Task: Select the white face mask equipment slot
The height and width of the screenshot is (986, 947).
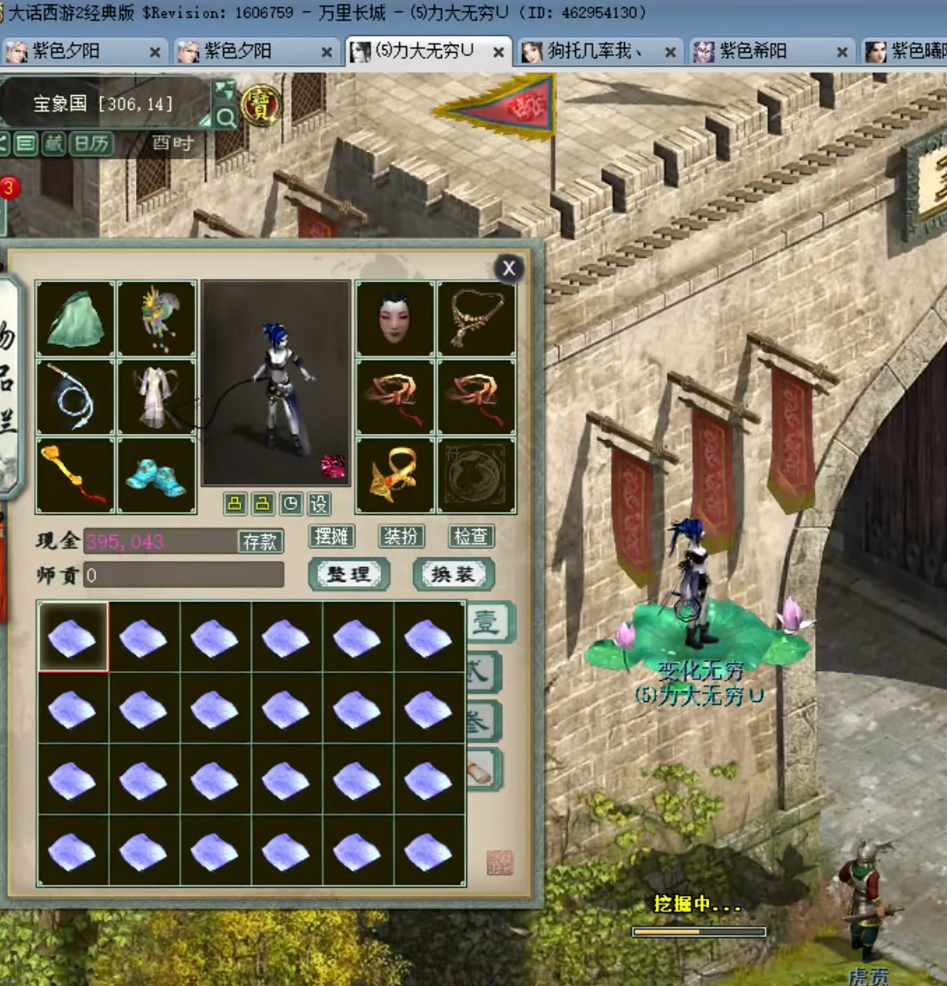Action: (395, 319)
